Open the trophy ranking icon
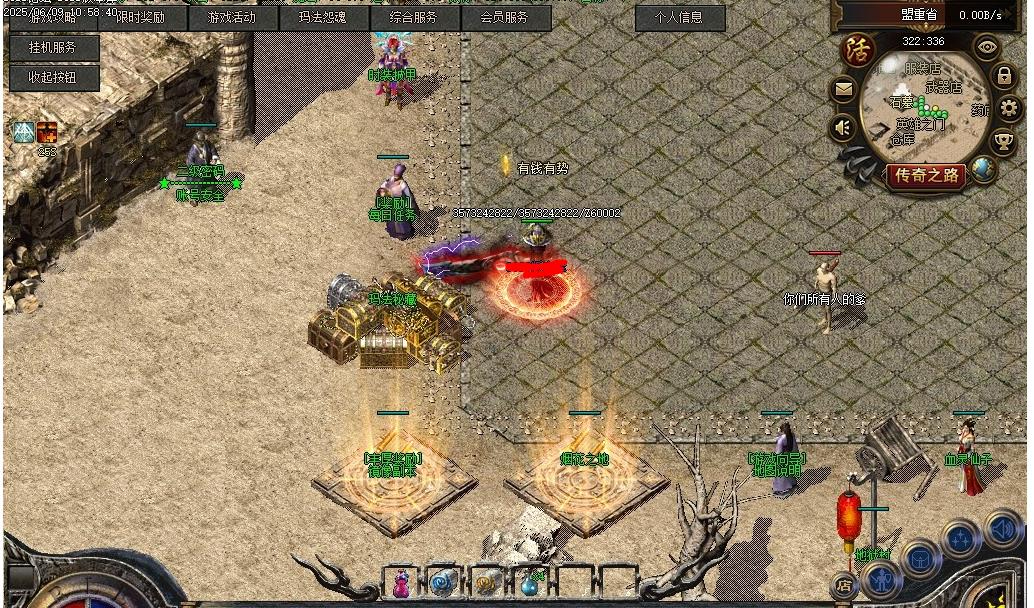 (x=1003, y=141)
